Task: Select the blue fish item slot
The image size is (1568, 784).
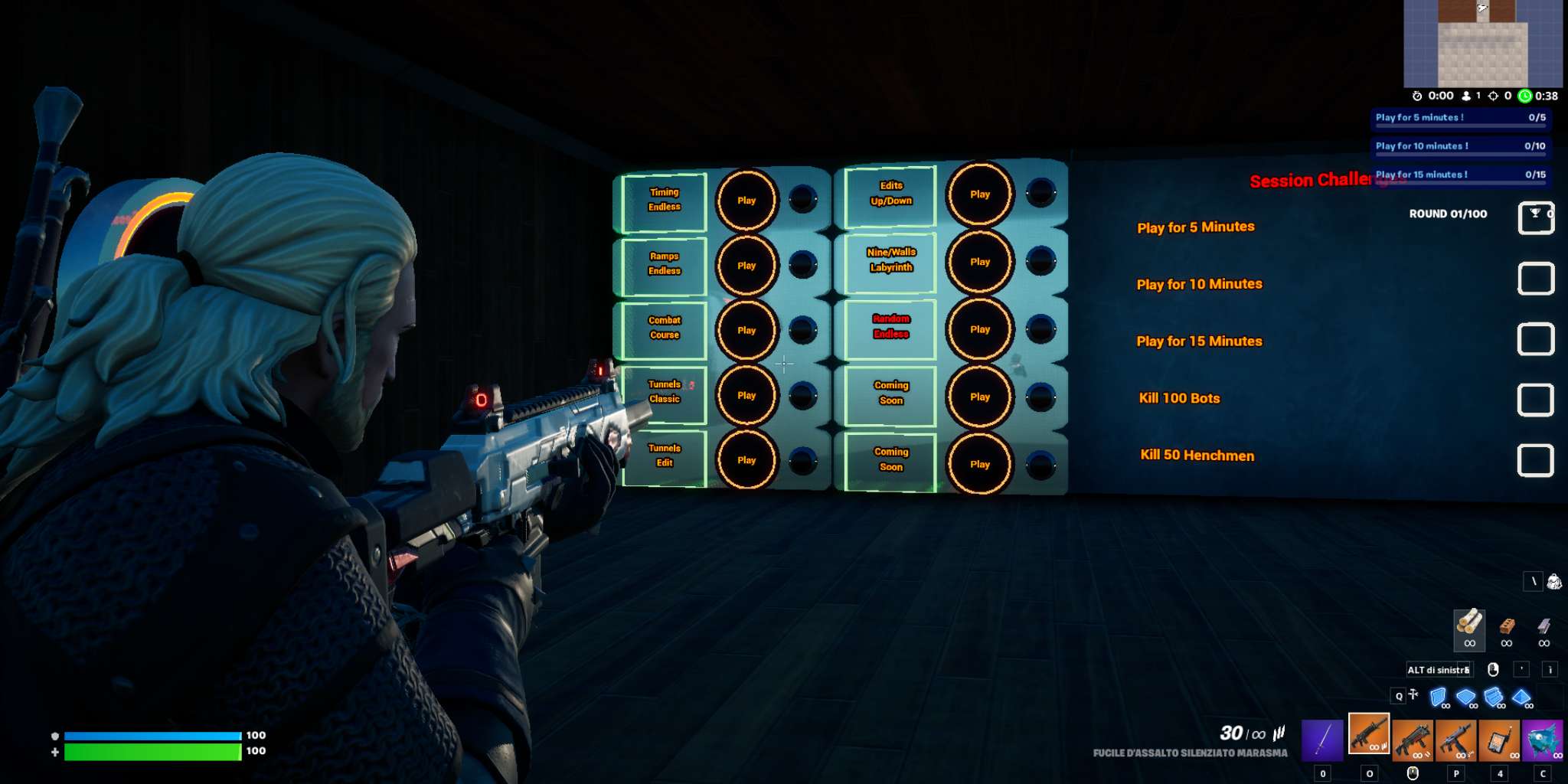Action: [1543, 740]
